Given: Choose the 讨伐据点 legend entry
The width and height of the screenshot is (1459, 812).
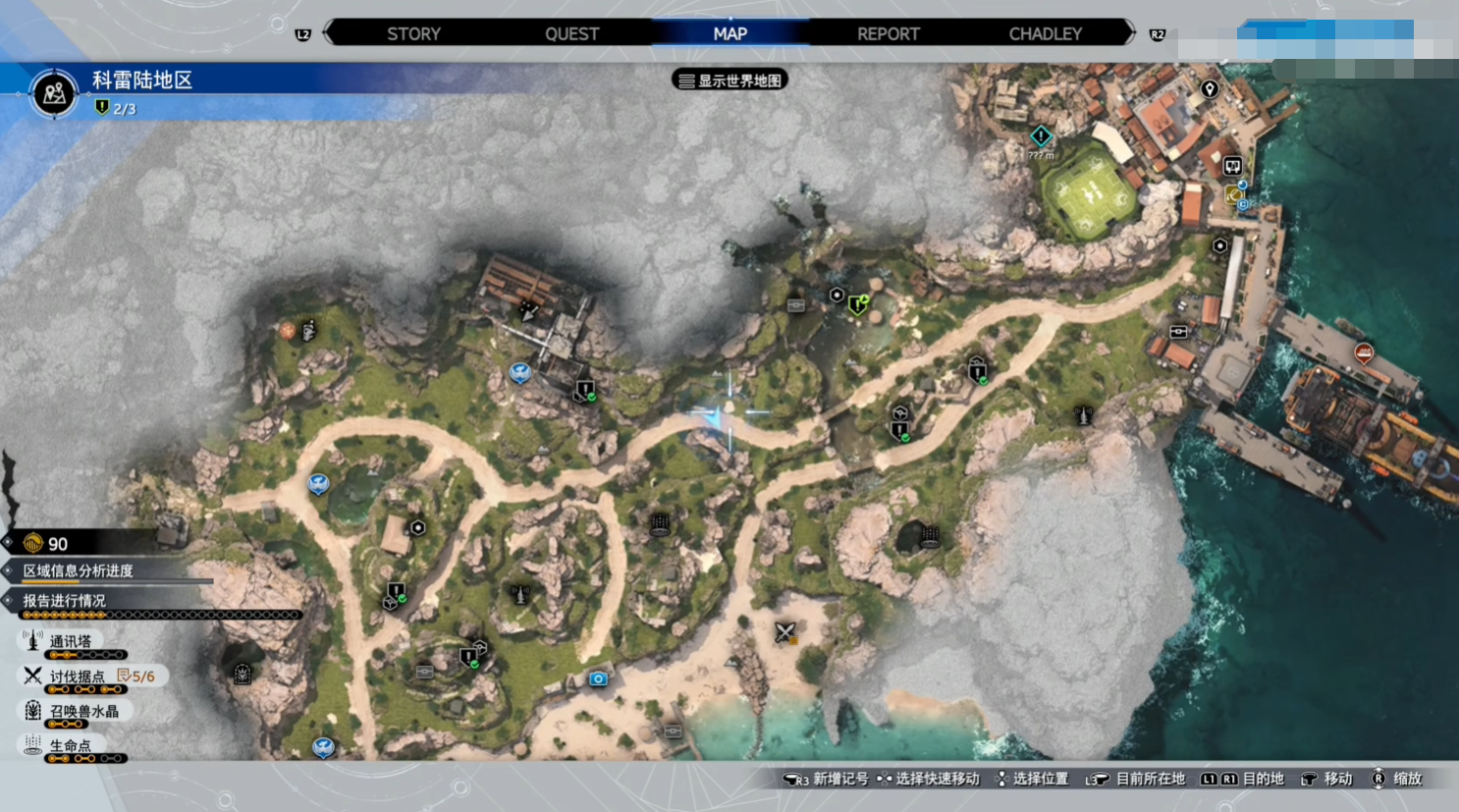Looking at the screenshot, I should tap(77, 677).
